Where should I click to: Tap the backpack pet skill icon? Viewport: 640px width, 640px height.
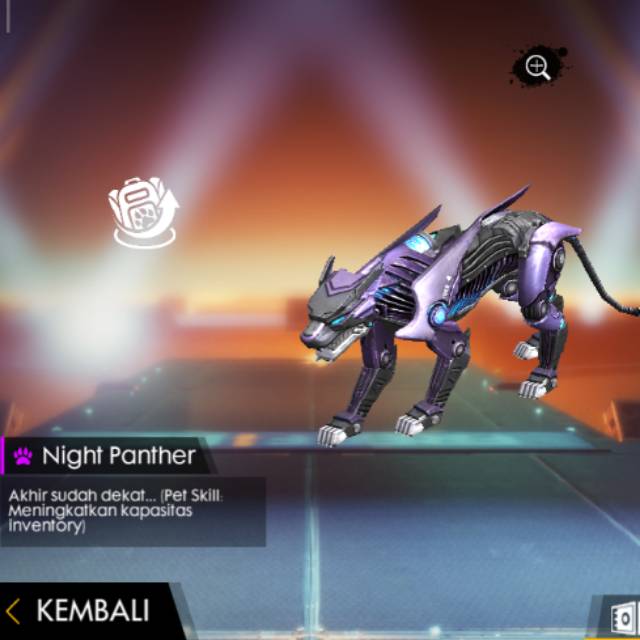tap(143, 211)
